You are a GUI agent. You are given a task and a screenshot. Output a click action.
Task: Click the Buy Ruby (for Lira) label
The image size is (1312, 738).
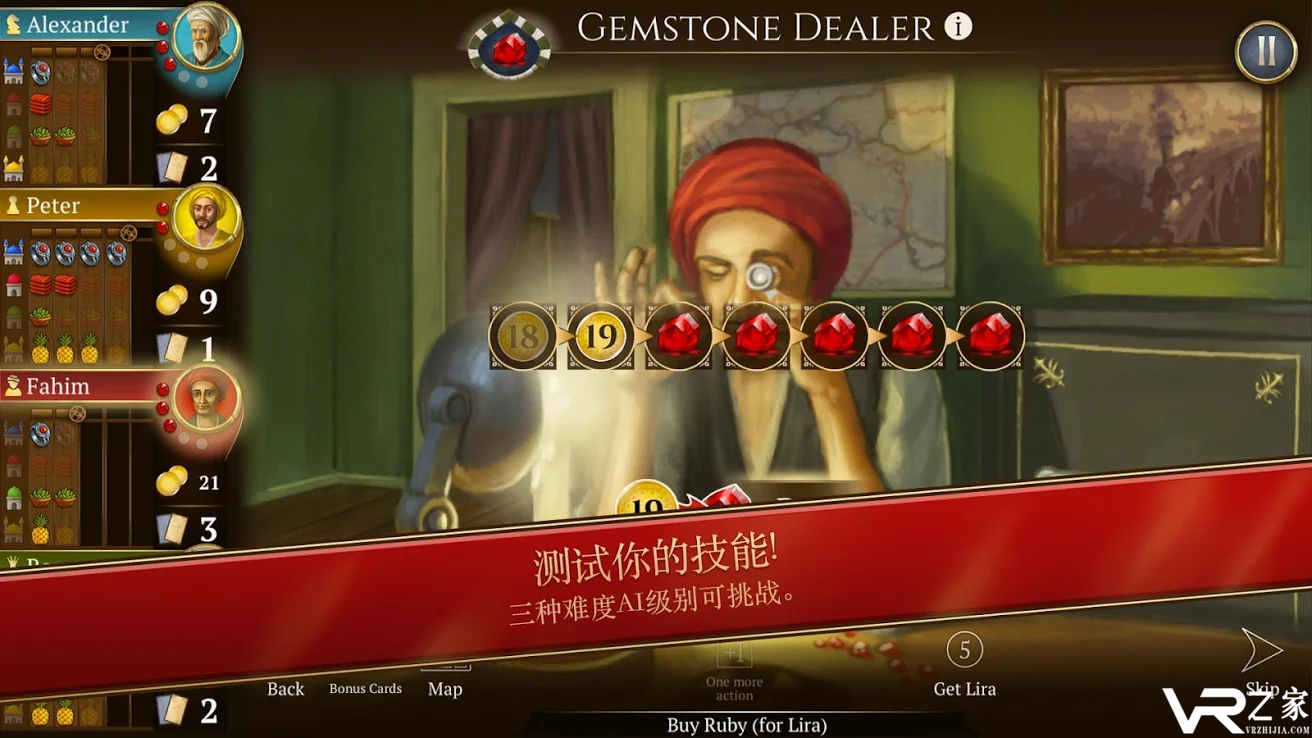pos(746,725)
